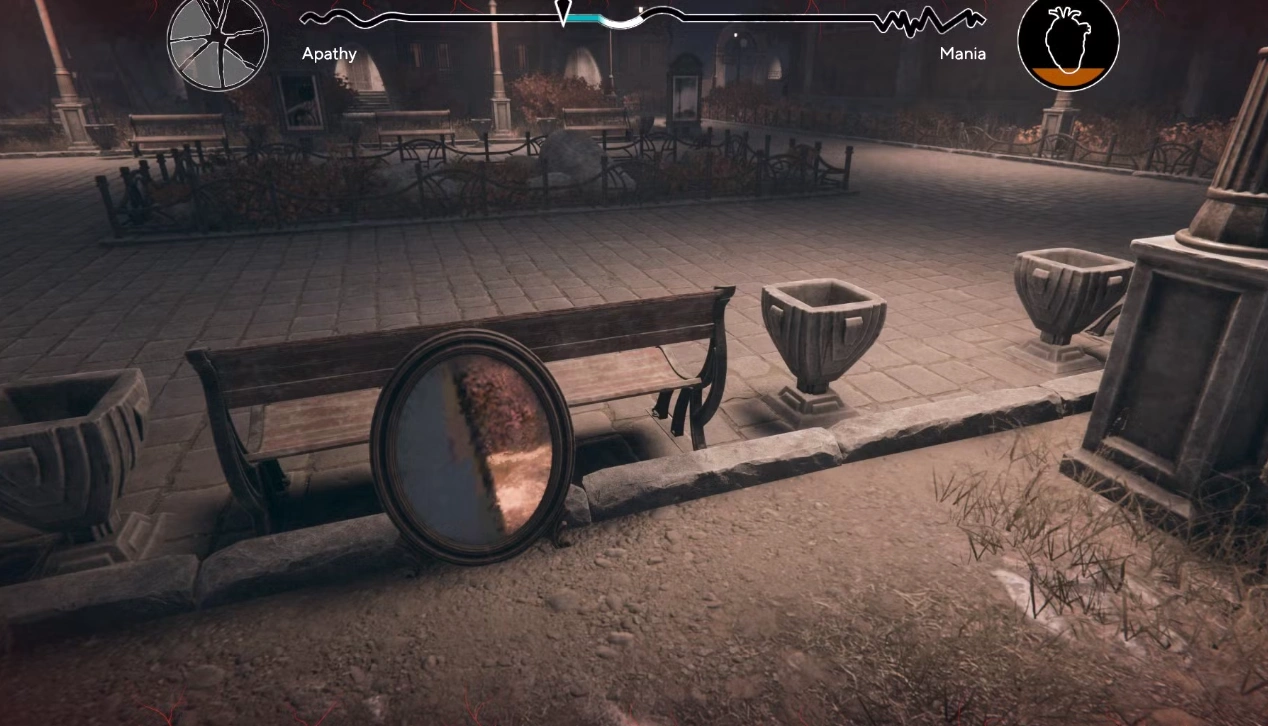Select the anatomical heart icon

pos(1067,42)
